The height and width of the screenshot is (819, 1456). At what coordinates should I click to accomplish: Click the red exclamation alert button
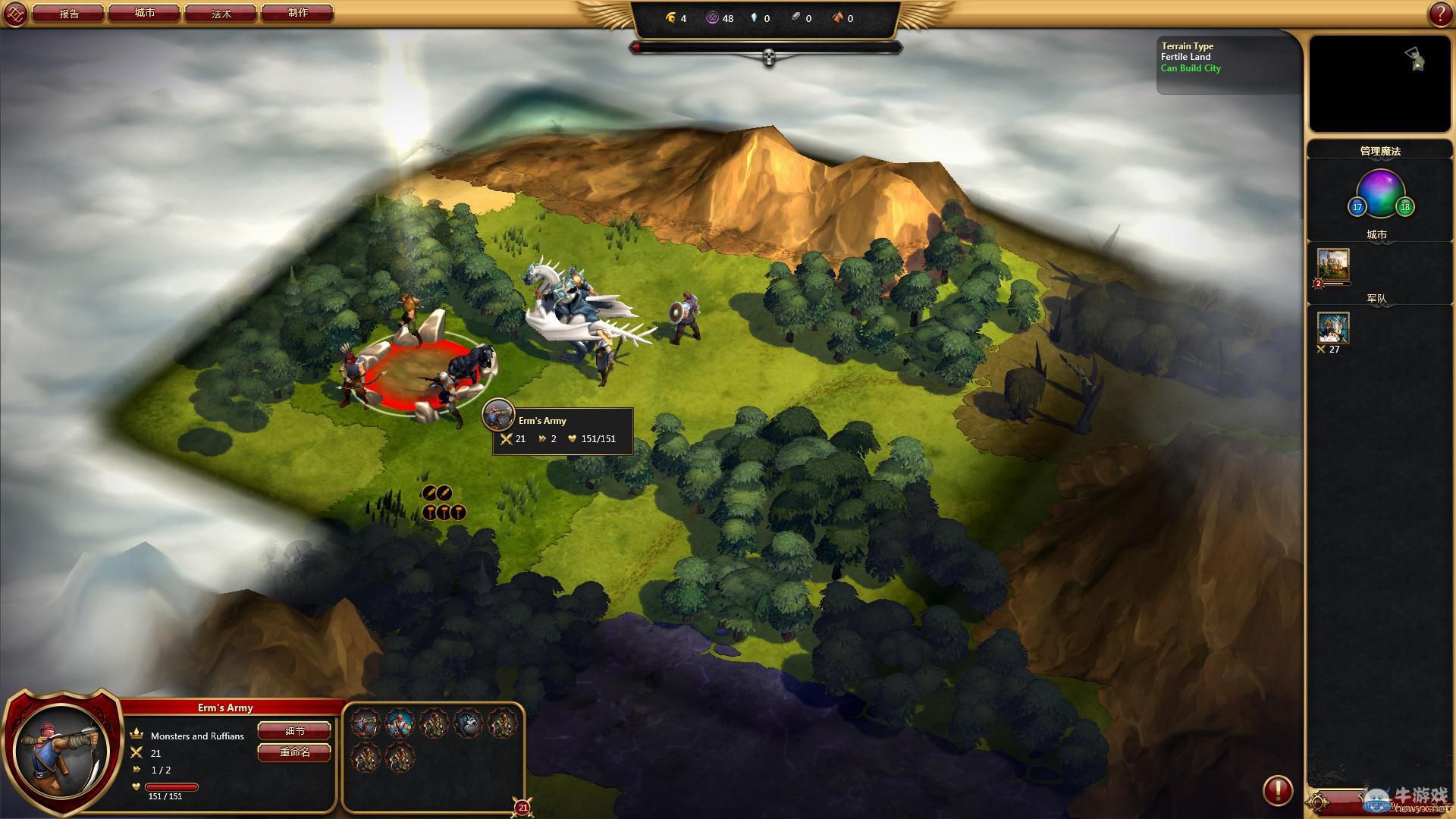pos(1278,790)
